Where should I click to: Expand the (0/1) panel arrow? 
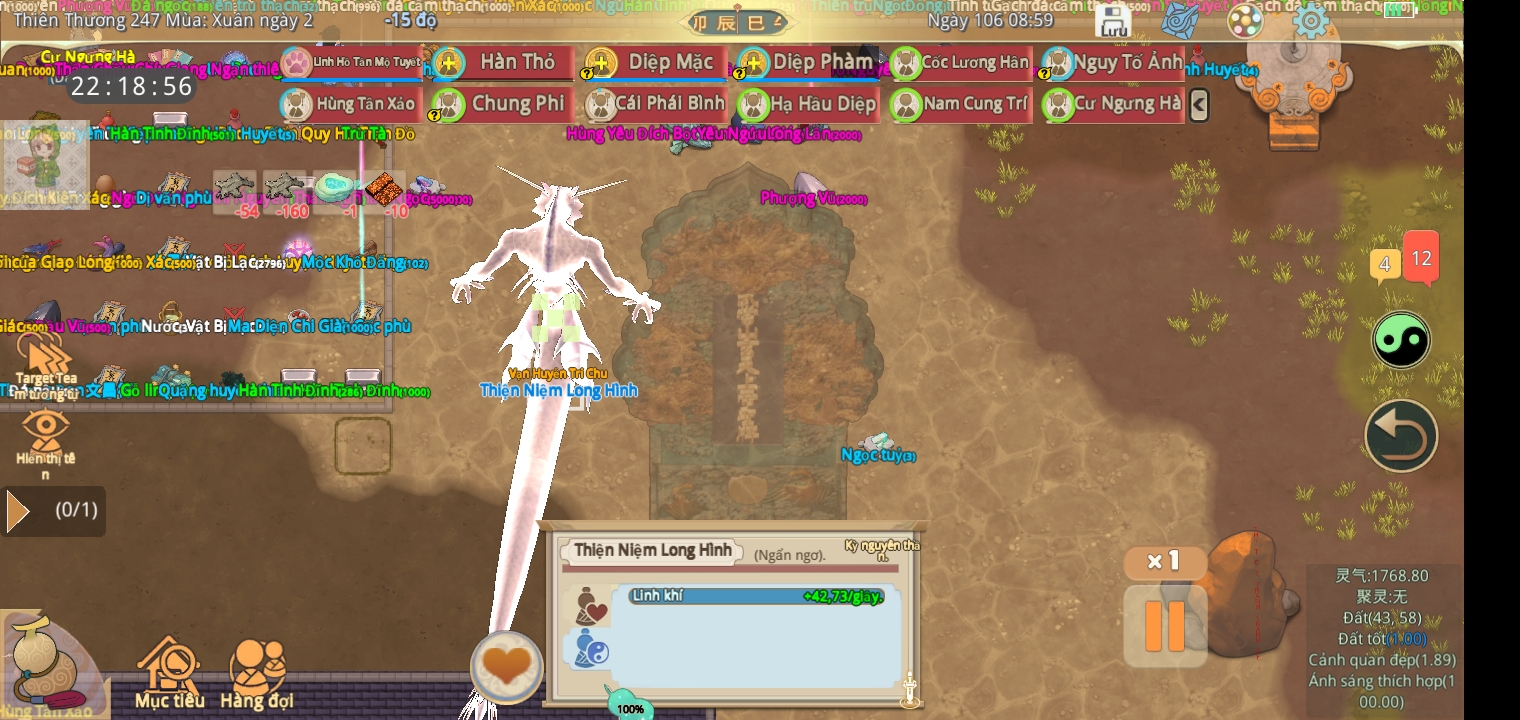(17, 511)
